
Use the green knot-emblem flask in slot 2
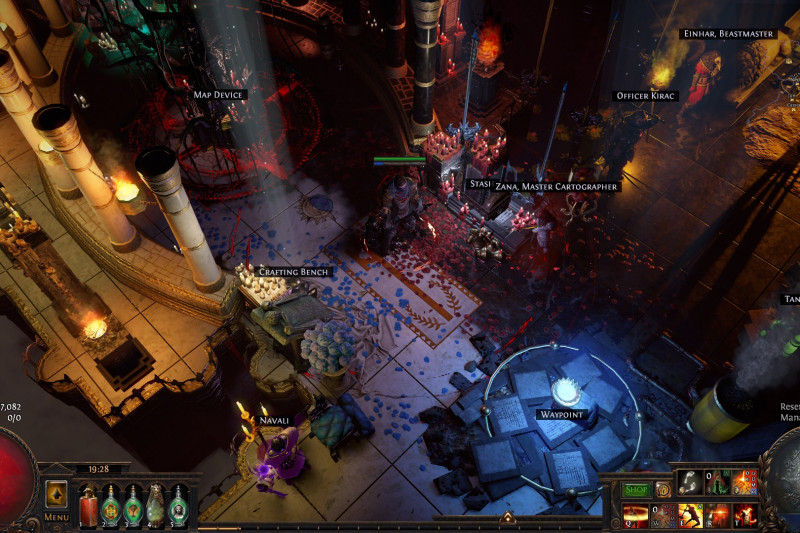(x=110, y=503)
